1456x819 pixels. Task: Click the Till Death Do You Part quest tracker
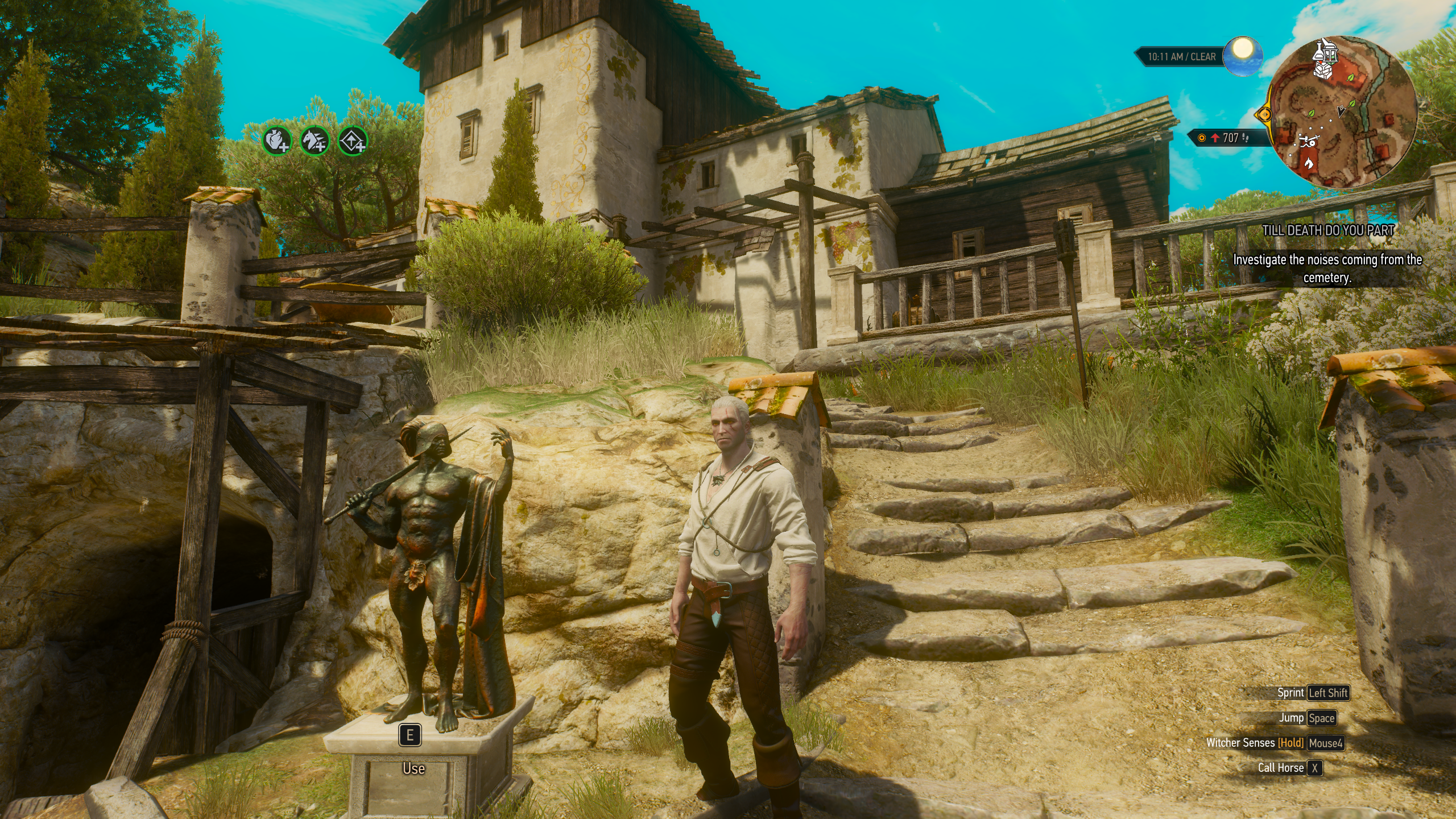tap(1327, 230)
